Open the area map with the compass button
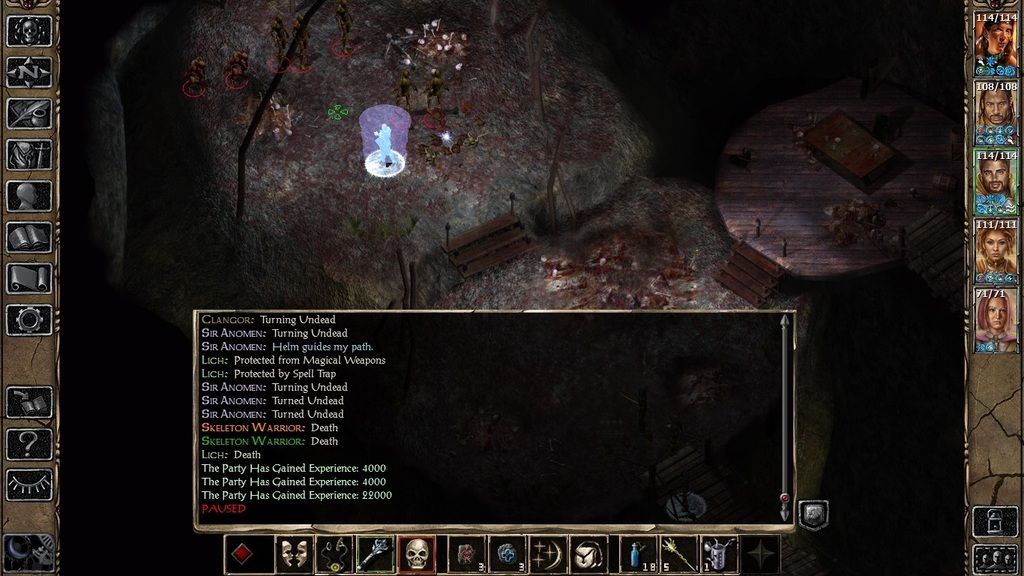Viewport: 1024px width, 576px height. (29, 71)
